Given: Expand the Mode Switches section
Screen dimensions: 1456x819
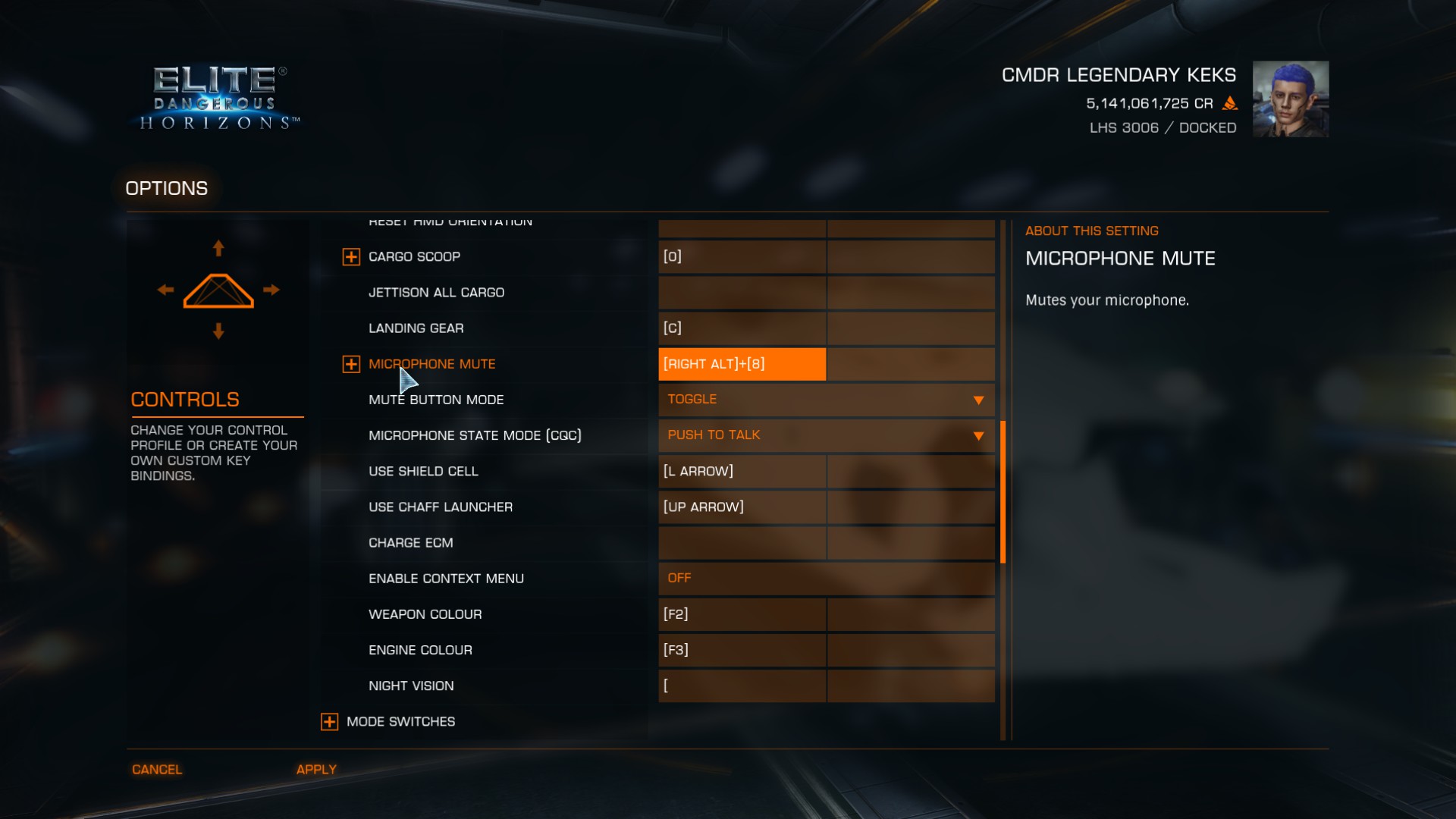Looking at the screenshot, I should tap(329, 722).
